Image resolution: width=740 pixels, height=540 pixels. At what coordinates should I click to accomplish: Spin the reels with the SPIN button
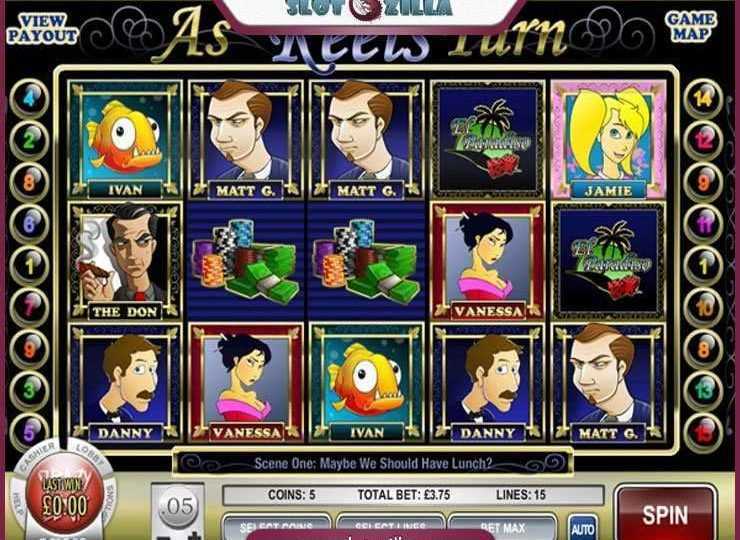[x=665, y=515]
